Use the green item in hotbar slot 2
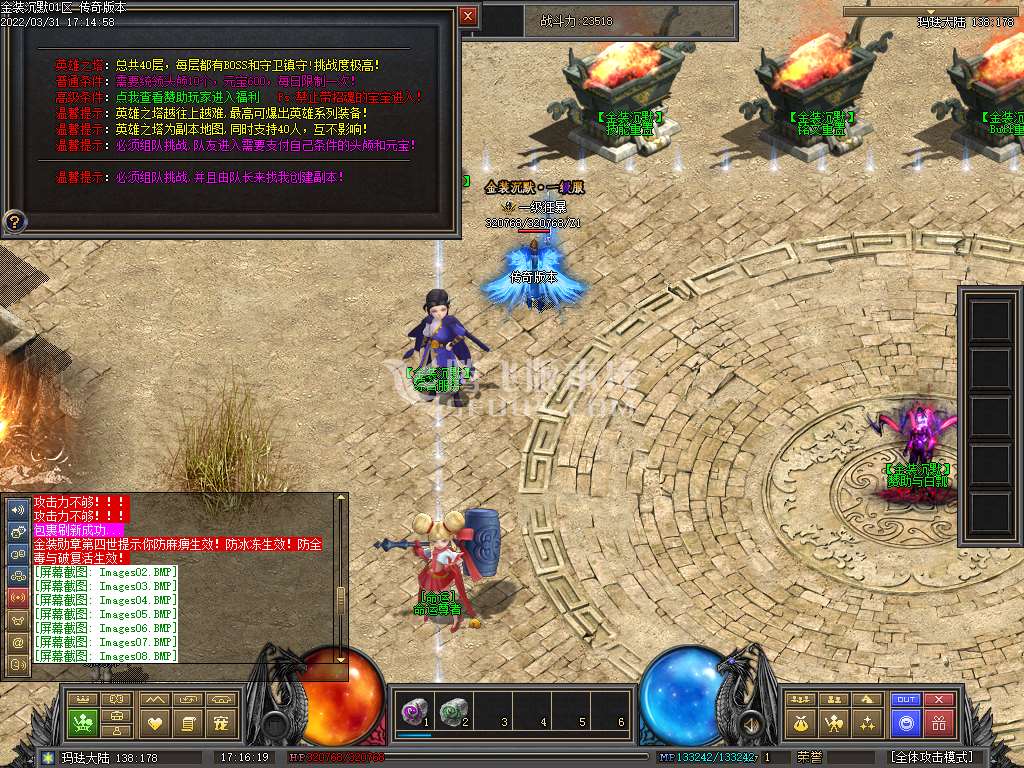Viewport: 1024px width, 768px height. [453, 711]
